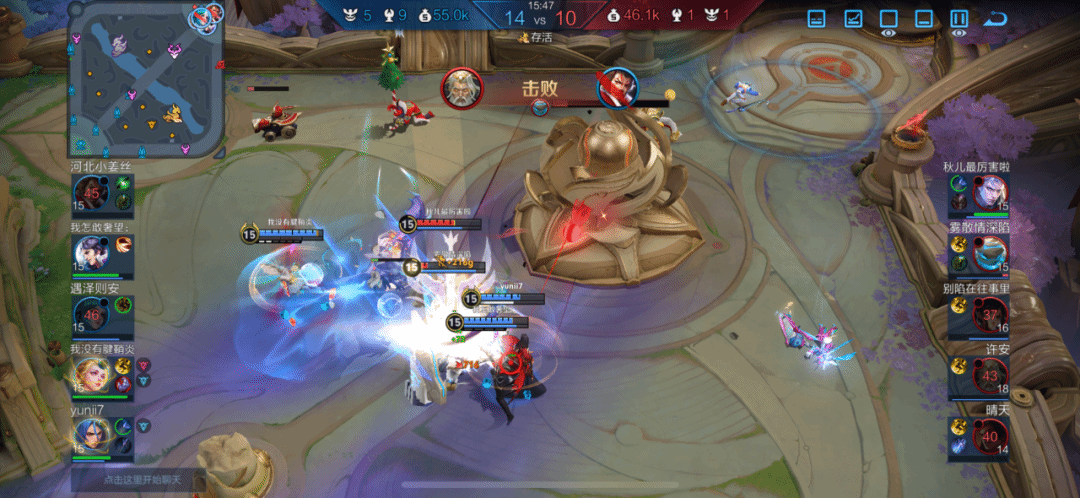
Task: Select player 我怎敢奢望 portrait
Action: pos(90,253)
